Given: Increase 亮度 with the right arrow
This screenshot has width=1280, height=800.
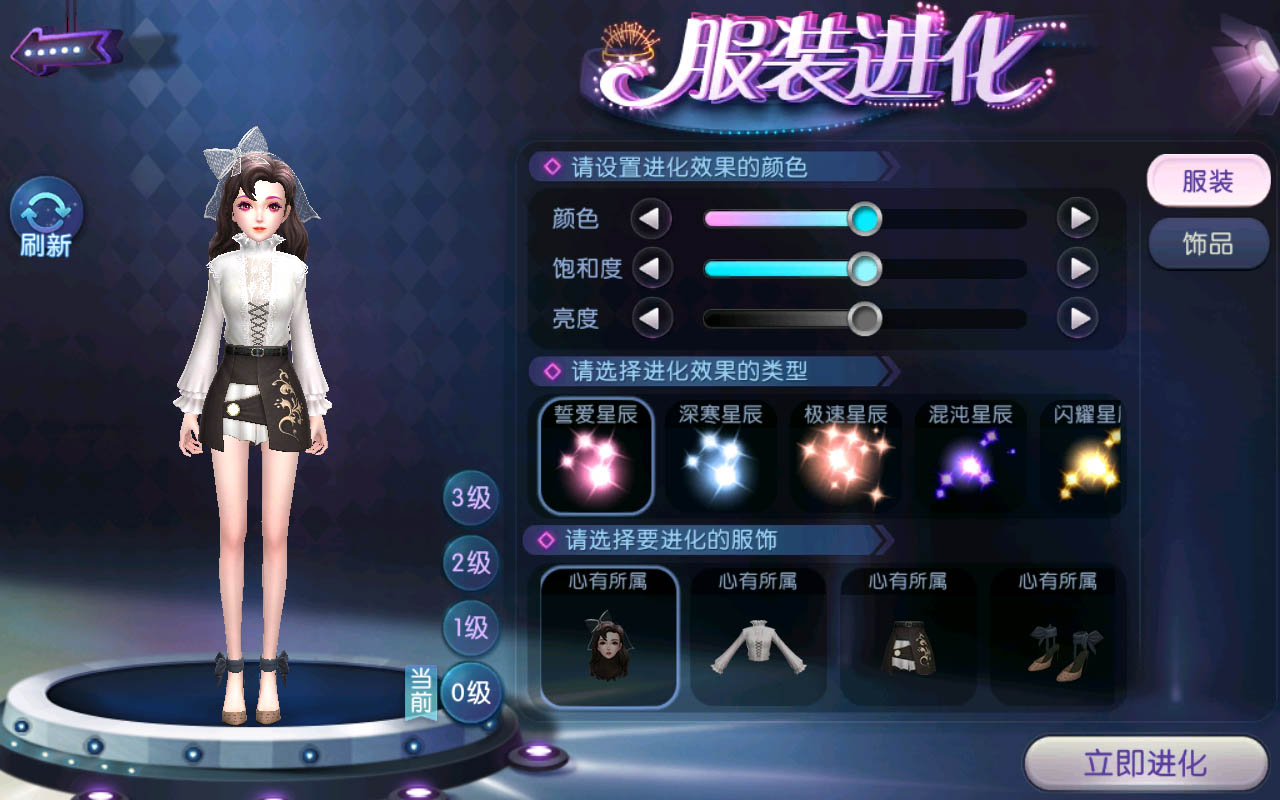Looking at the screenshot, I should [1078, 319].
